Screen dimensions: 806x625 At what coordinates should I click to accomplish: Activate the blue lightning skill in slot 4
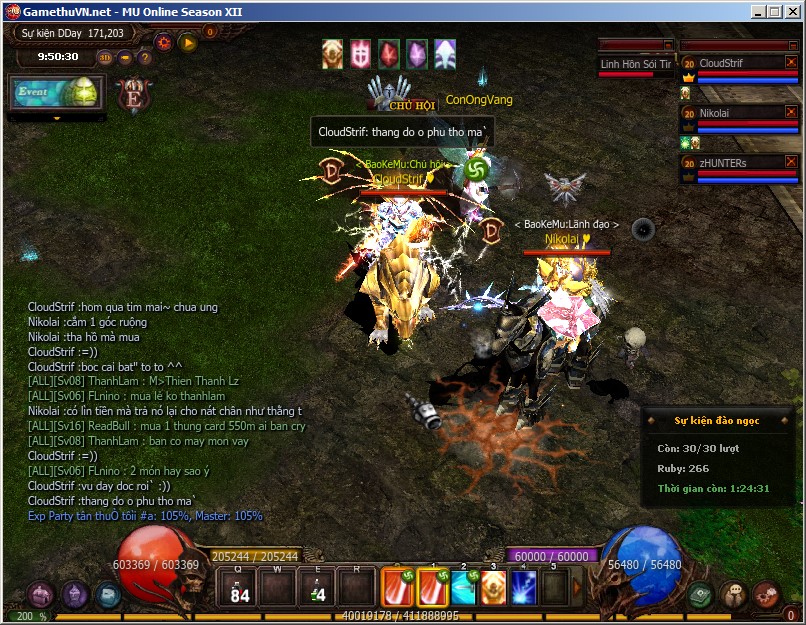click(524, 588)
